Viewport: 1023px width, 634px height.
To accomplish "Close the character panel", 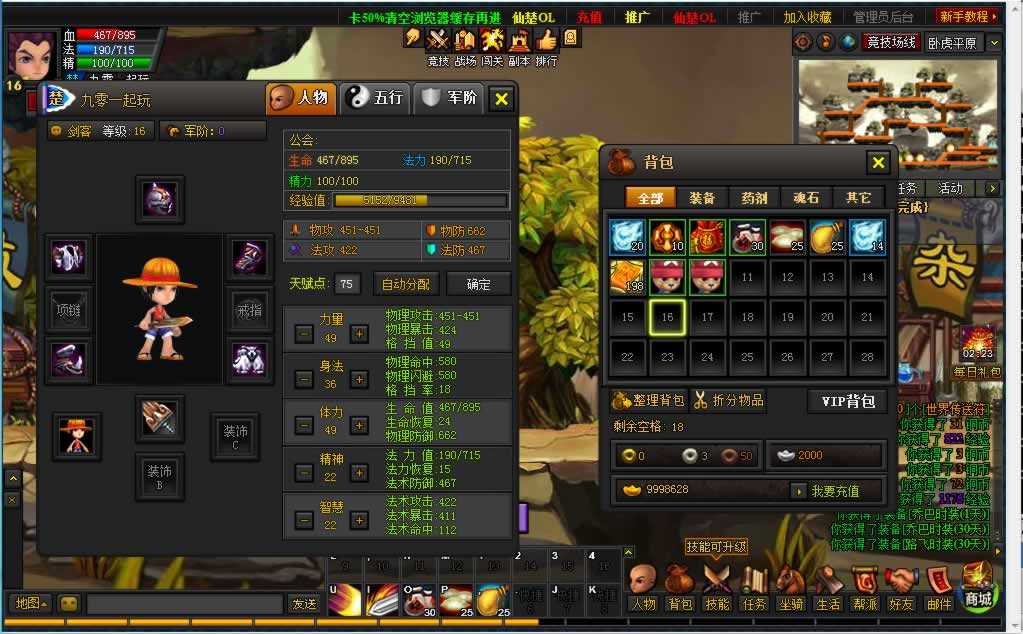I will tap(502, 98).
